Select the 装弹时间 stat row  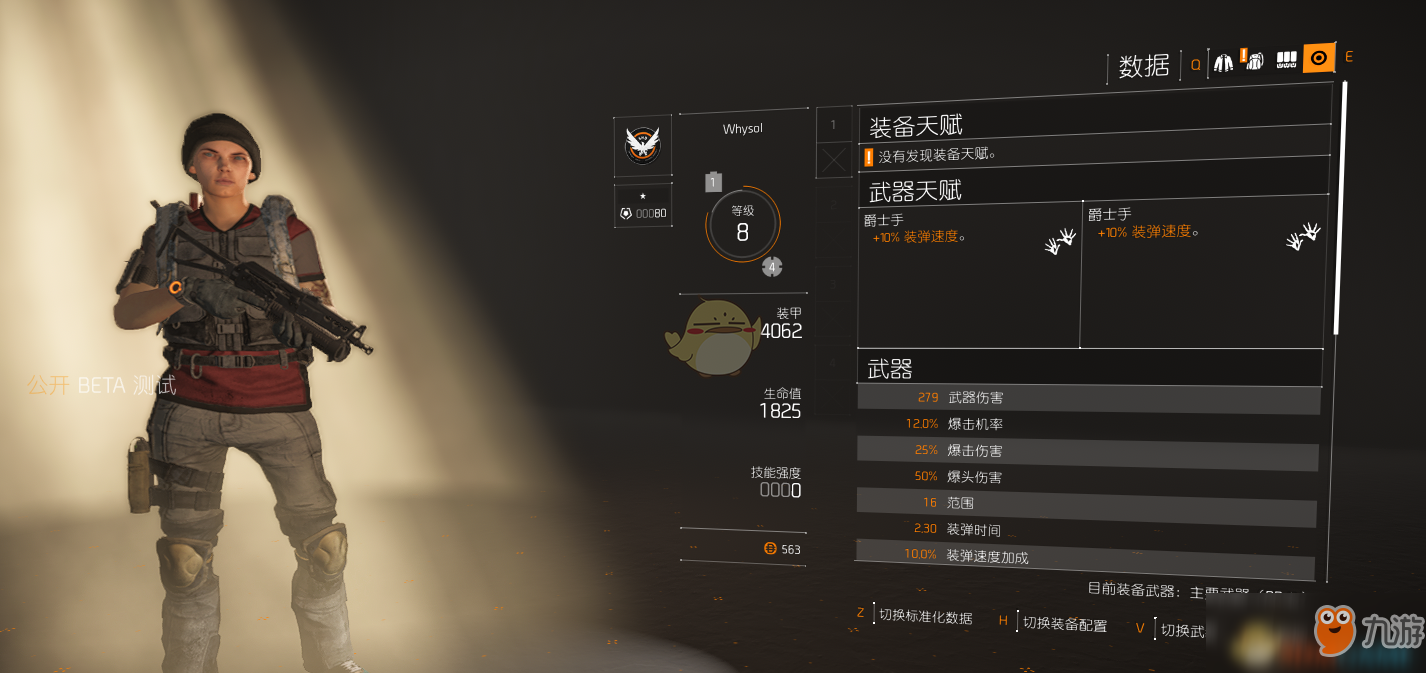click(1086, 529)
